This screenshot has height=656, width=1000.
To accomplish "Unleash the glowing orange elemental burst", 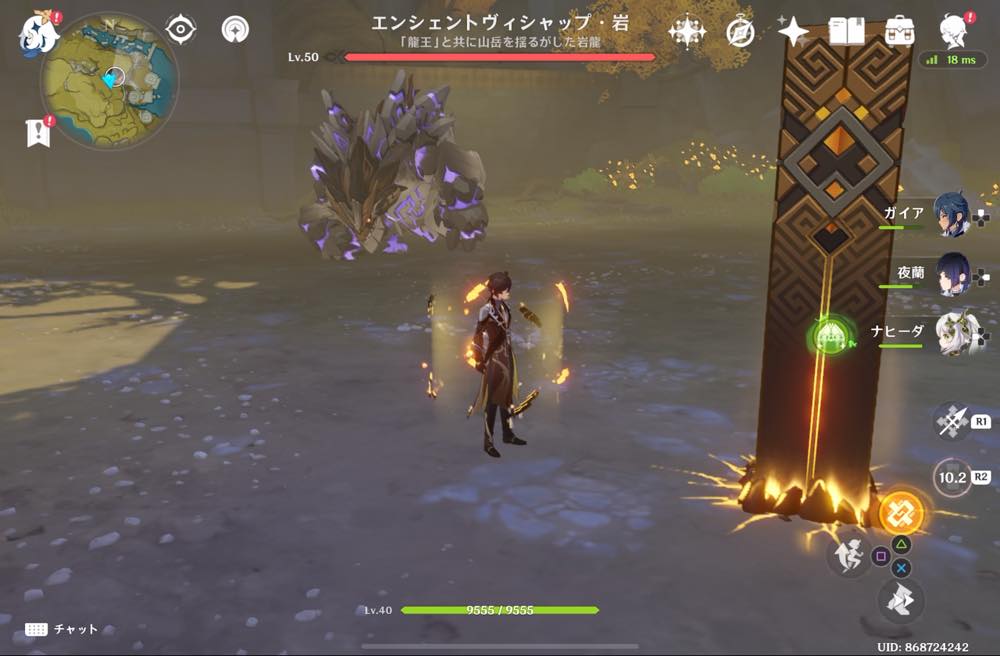I will point(900,514).
